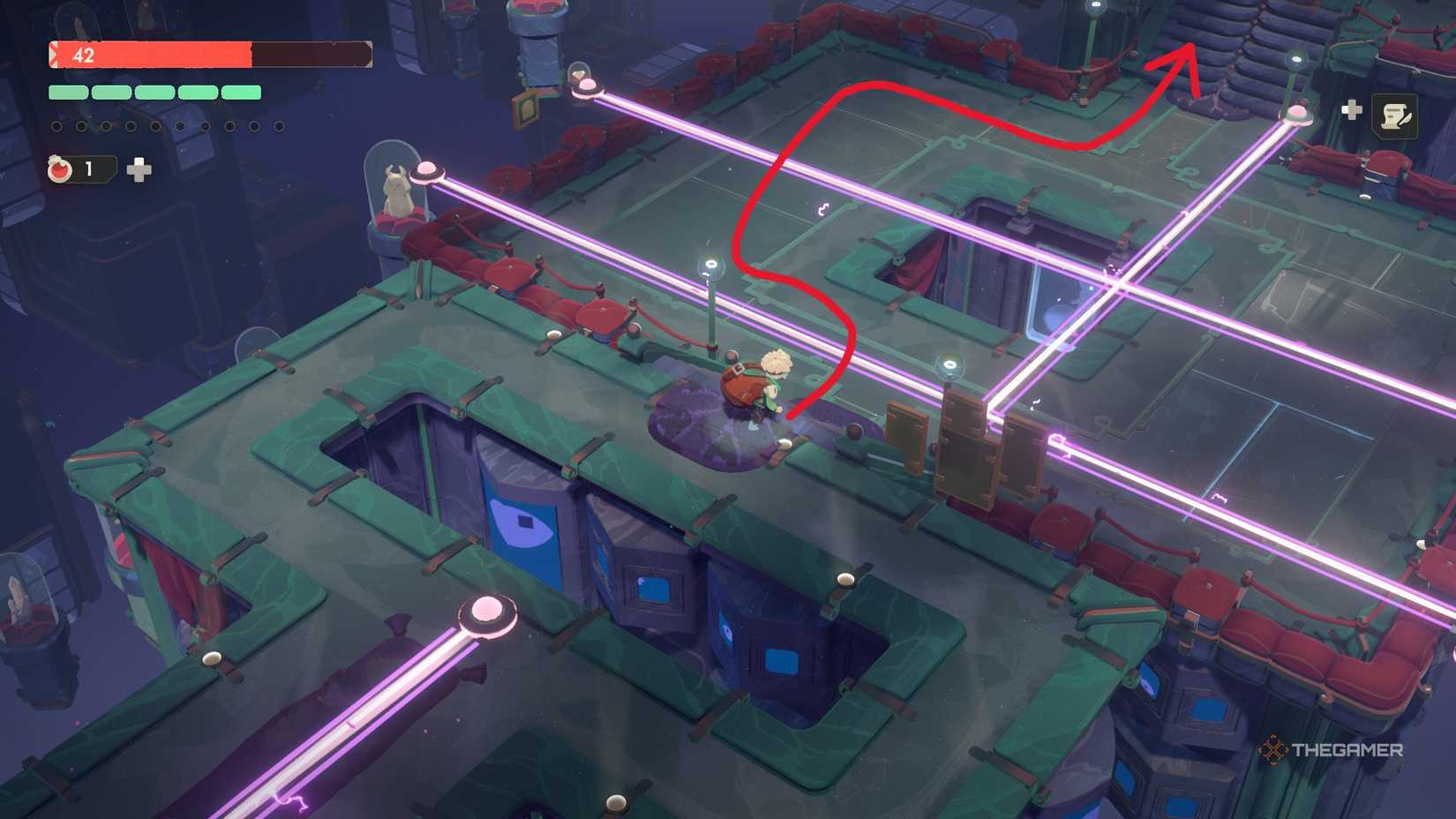Click the laser emitter on the far right edge
This screenshot has width=1456, height=819.
click(x=1295, y=115)
